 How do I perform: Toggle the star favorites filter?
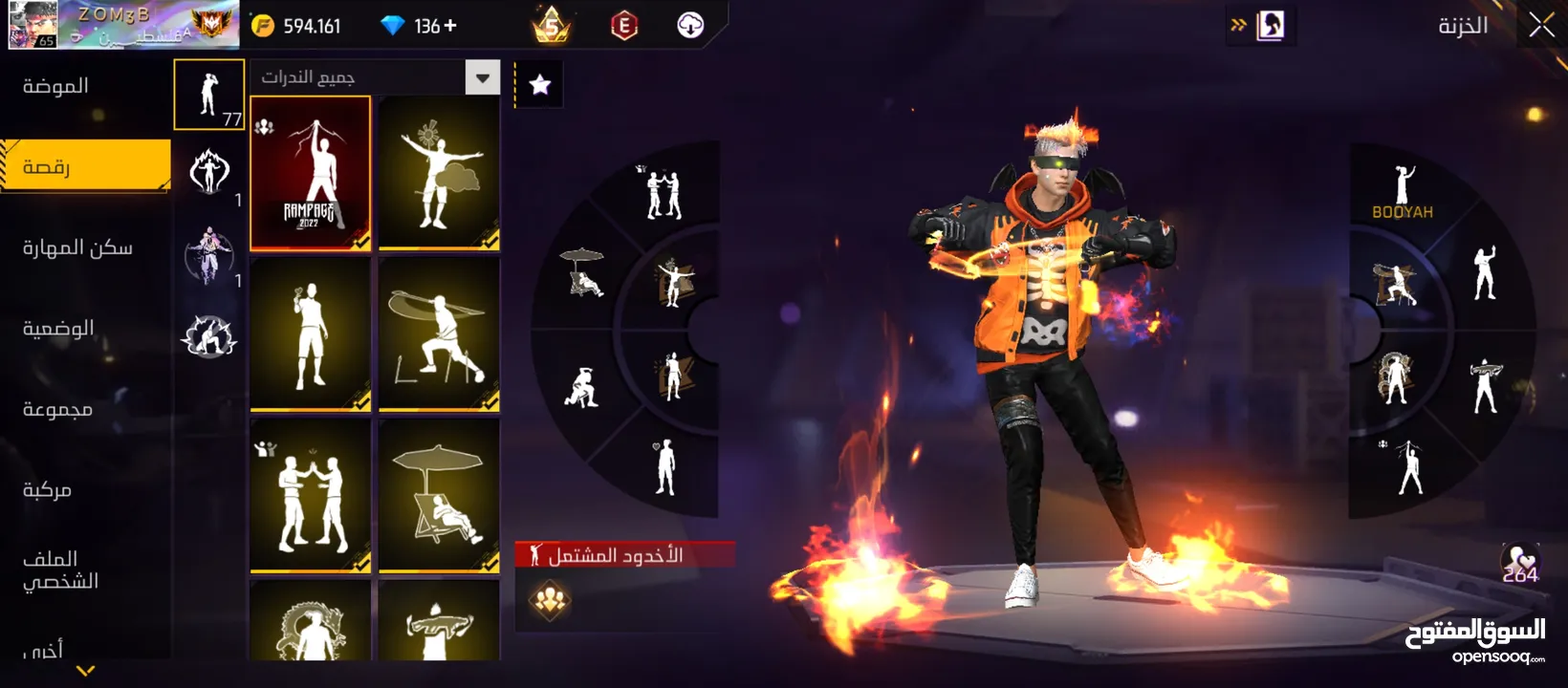pos(540,85)
